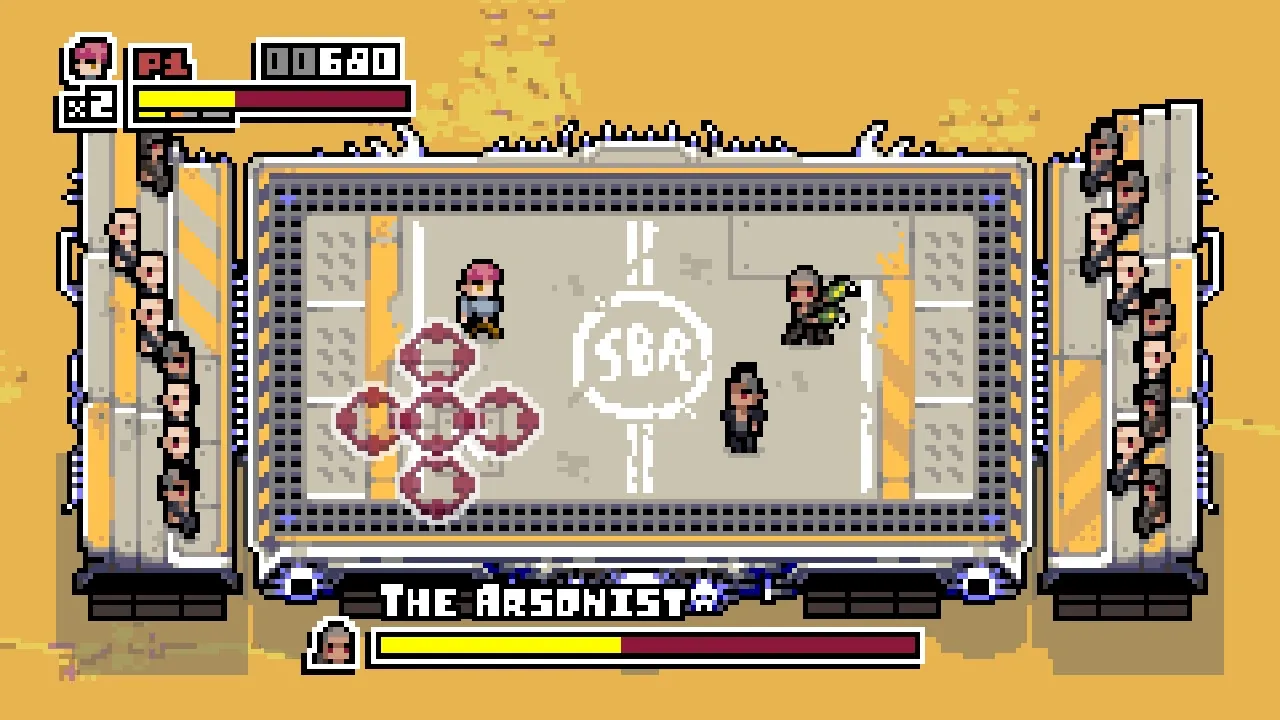Click the P1 label in the HUD

(162, 60)
